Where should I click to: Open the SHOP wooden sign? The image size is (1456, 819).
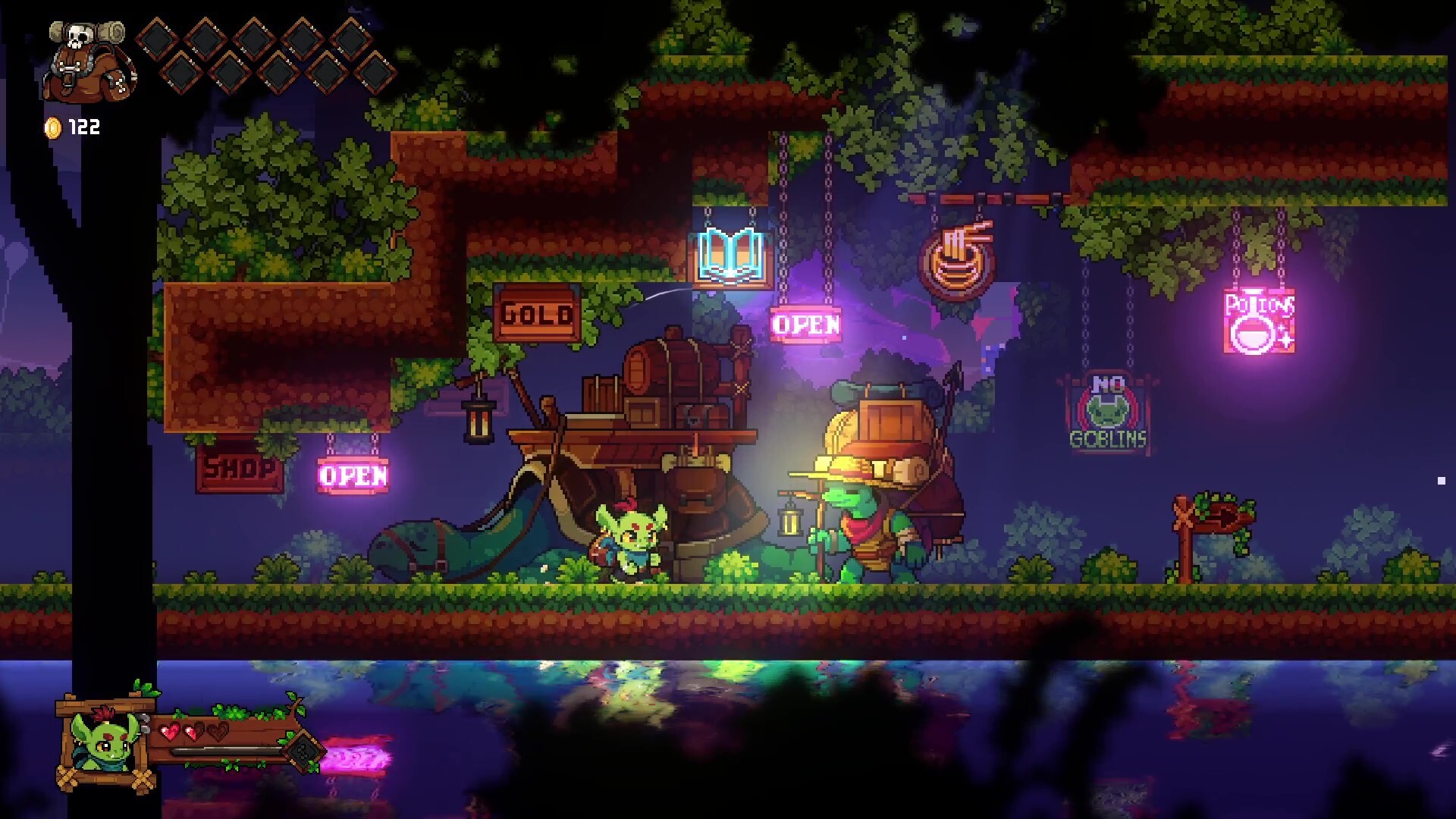click(x=237, y=469)
